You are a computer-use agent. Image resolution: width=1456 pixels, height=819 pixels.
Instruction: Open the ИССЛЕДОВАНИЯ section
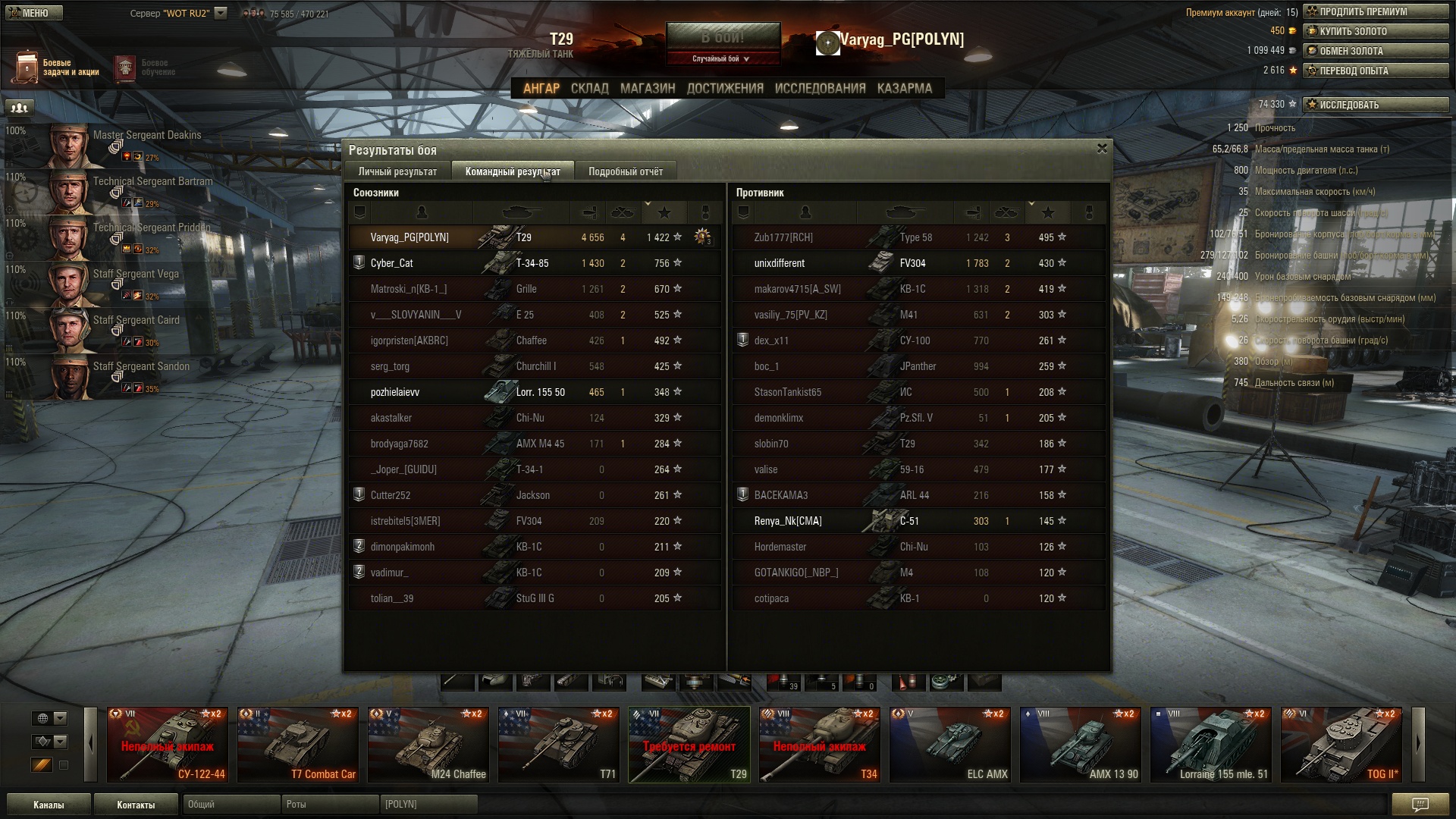pyautogui.click(x=820, y=88)
